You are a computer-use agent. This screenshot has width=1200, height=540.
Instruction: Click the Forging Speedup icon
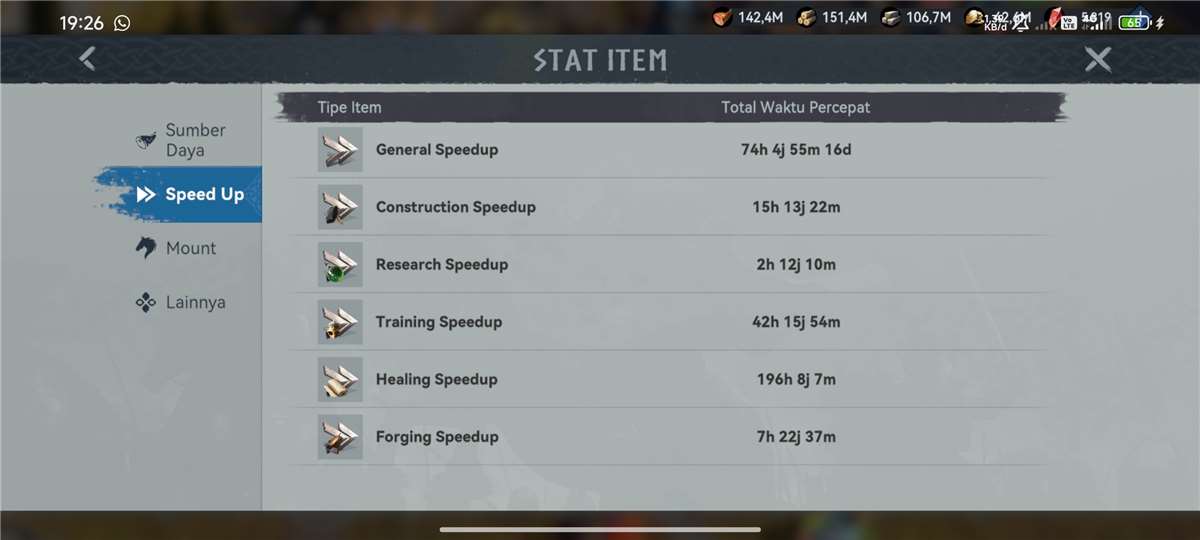pyautogui.click(x=340, y=436)
